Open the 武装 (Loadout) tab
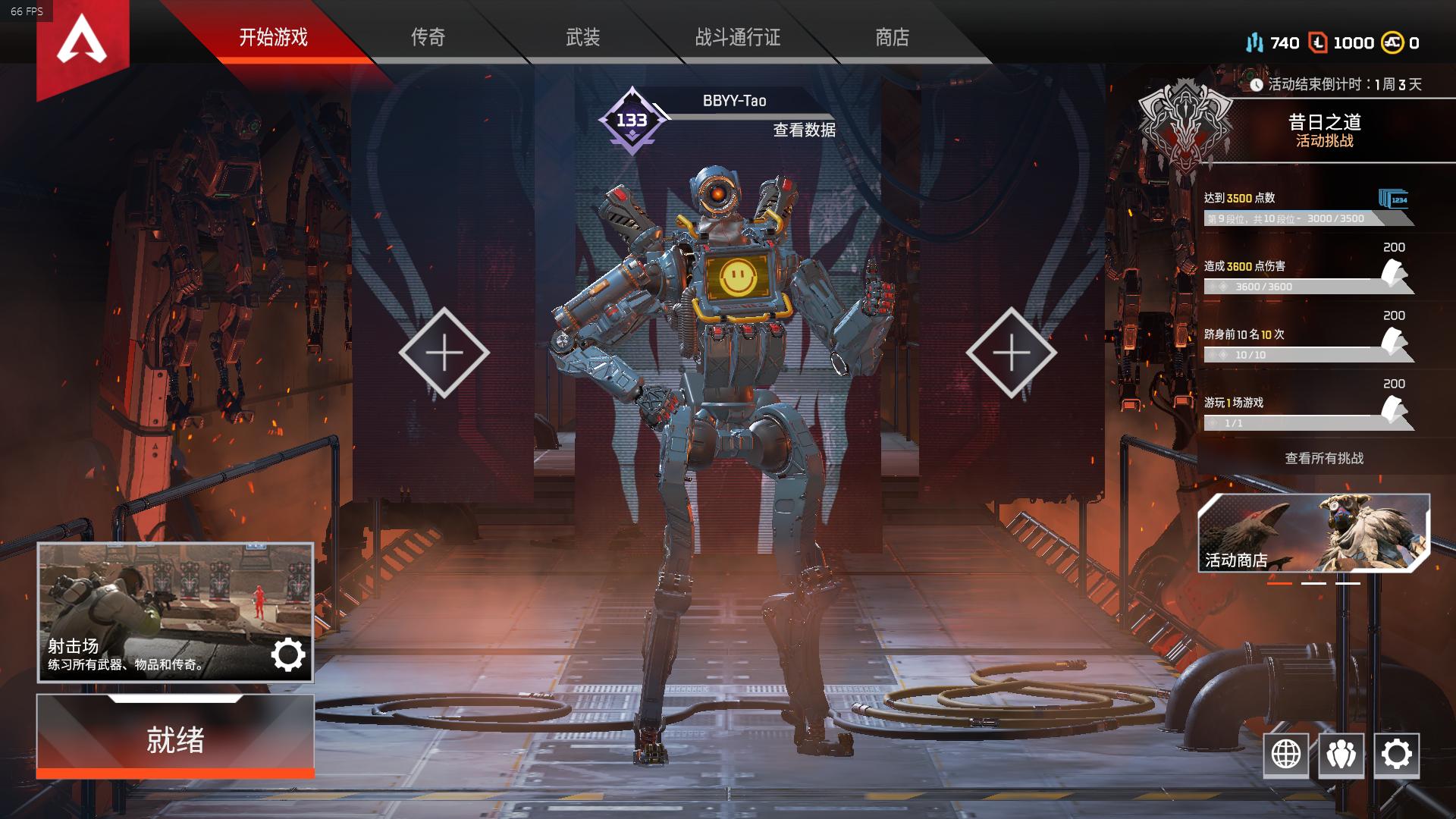Viewport: 1456px width, 819px height. [582, 37]
